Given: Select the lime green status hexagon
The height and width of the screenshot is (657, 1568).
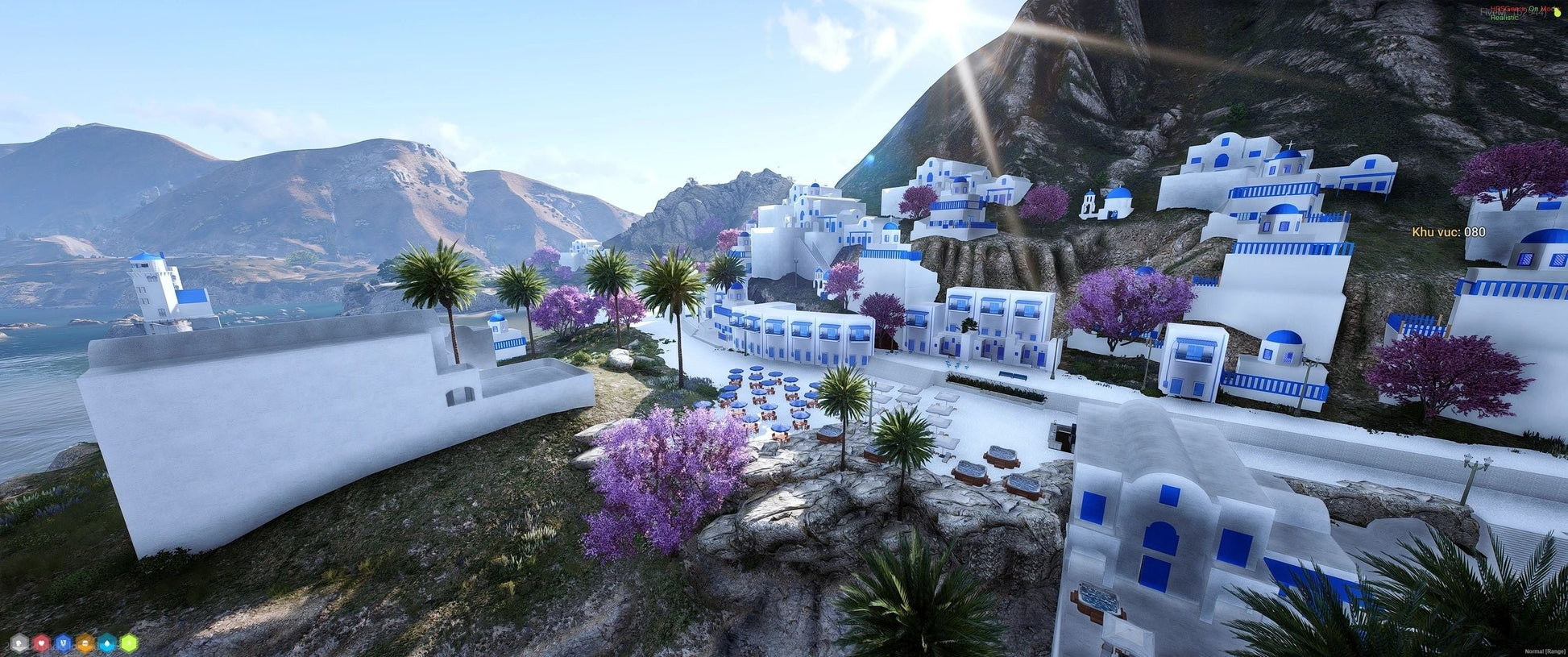Looking at the screenshot, I should click(128, 643).
